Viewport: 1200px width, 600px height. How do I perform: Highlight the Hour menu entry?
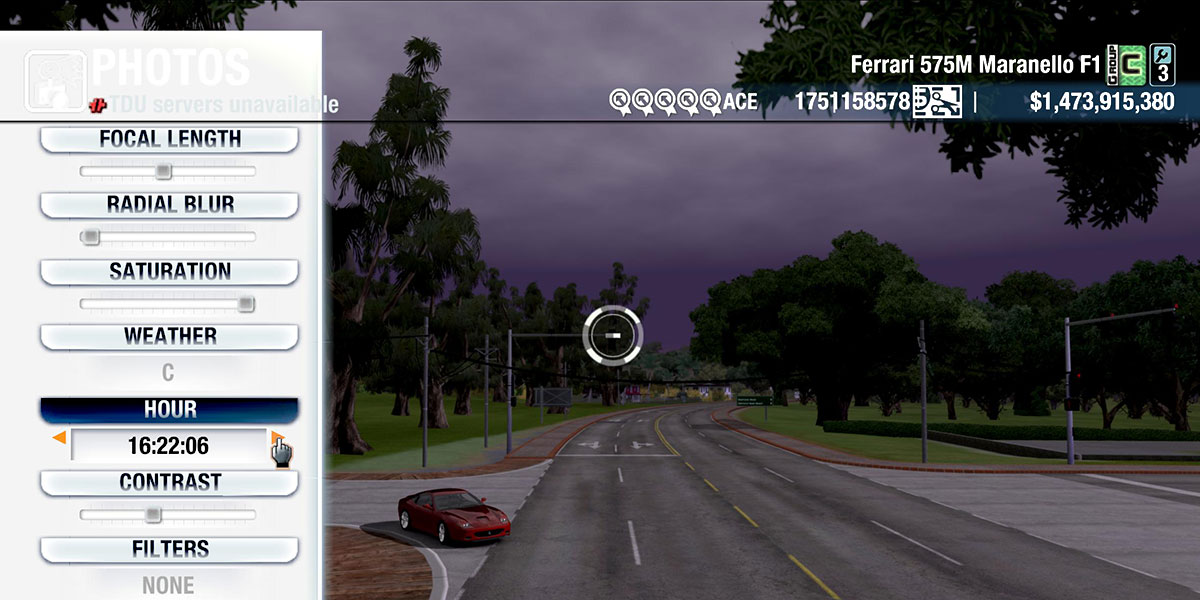(169, 410)
